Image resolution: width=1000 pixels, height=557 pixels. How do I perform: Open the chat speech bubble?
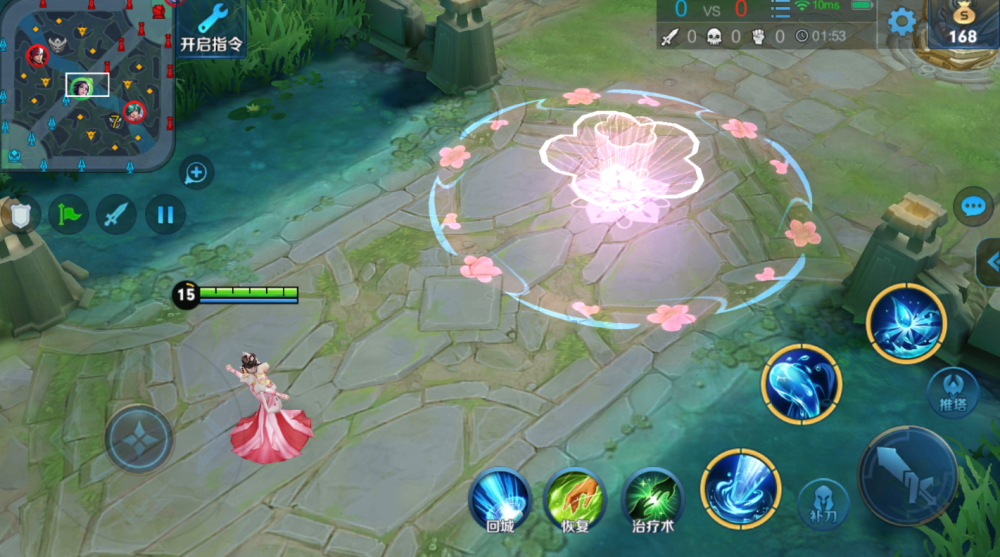[x=973, y=206]
